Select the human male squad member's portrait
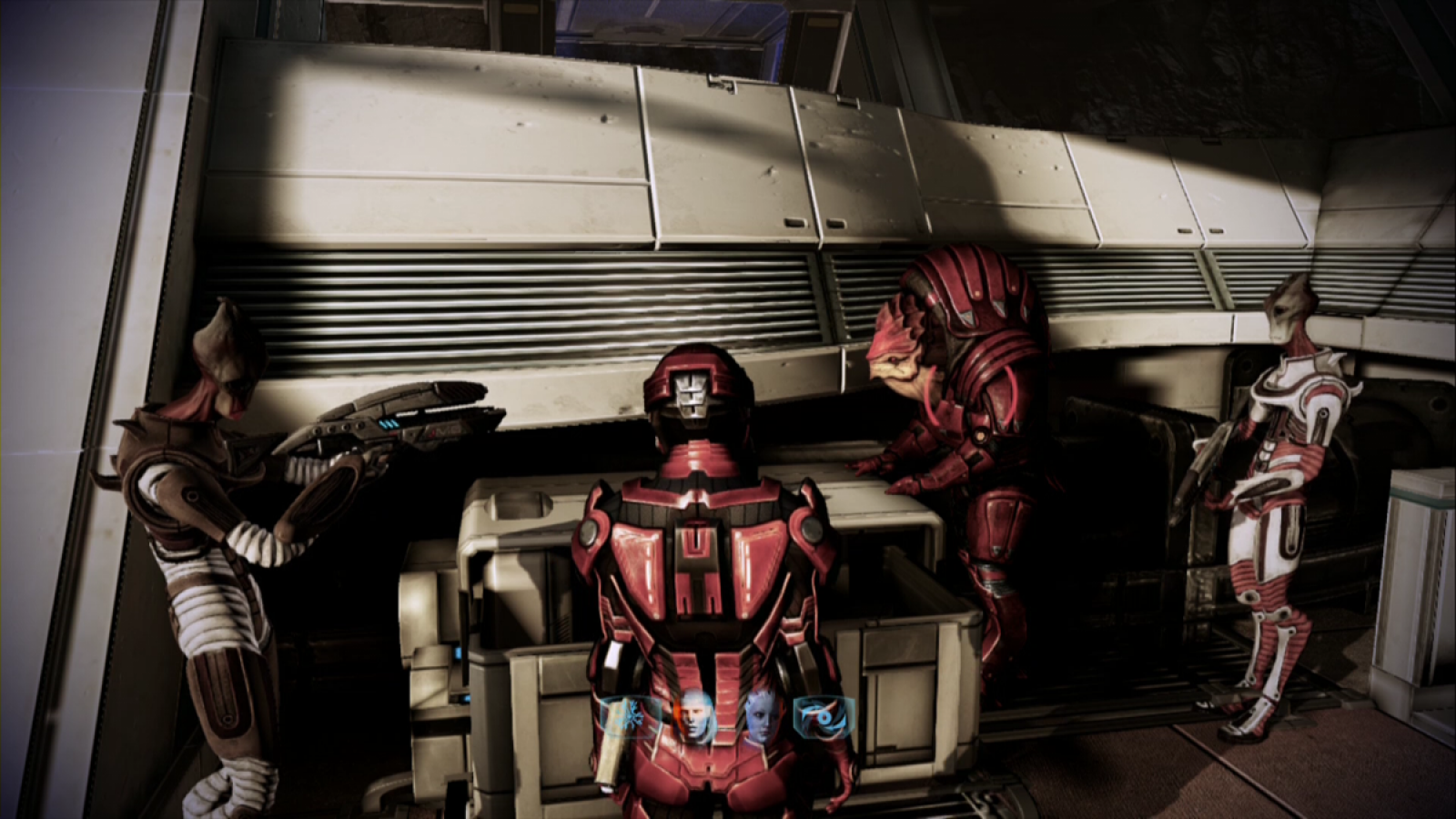Viewport: 1456px width, 819px height. click(x=695, y=713)
